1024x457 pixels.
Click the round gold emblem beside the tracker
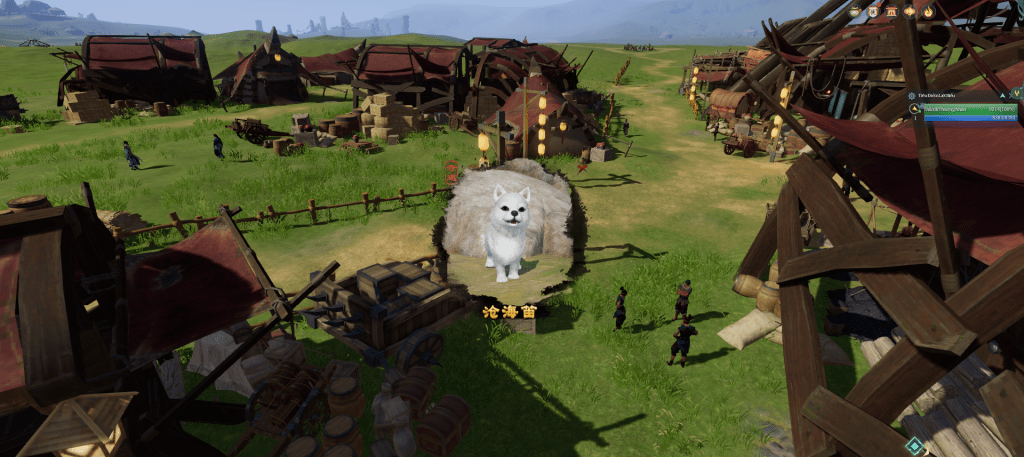(x=1016, y=93)
